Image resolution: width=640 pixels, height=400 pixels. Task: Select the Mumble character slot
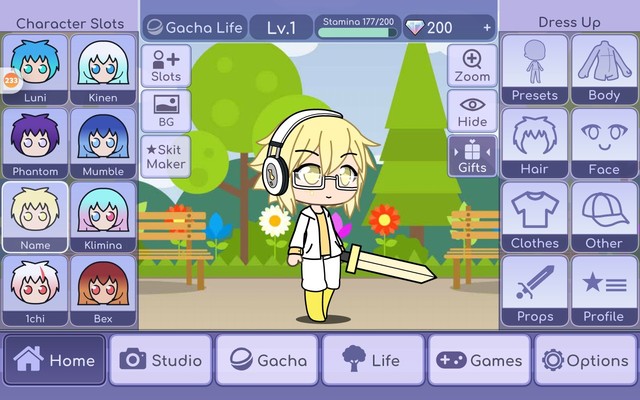pyautogui.click(x=103, y=143)
